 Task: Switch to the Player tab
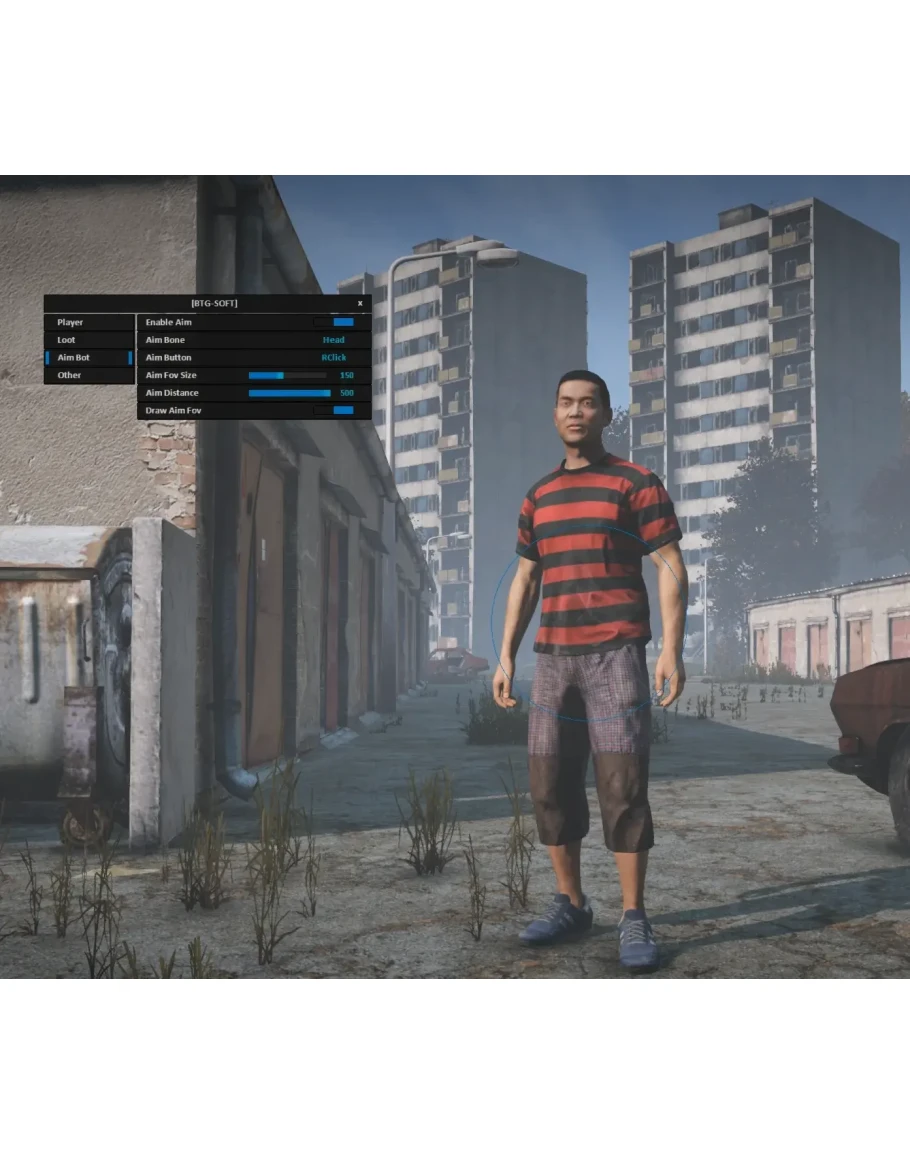point(70,323)
